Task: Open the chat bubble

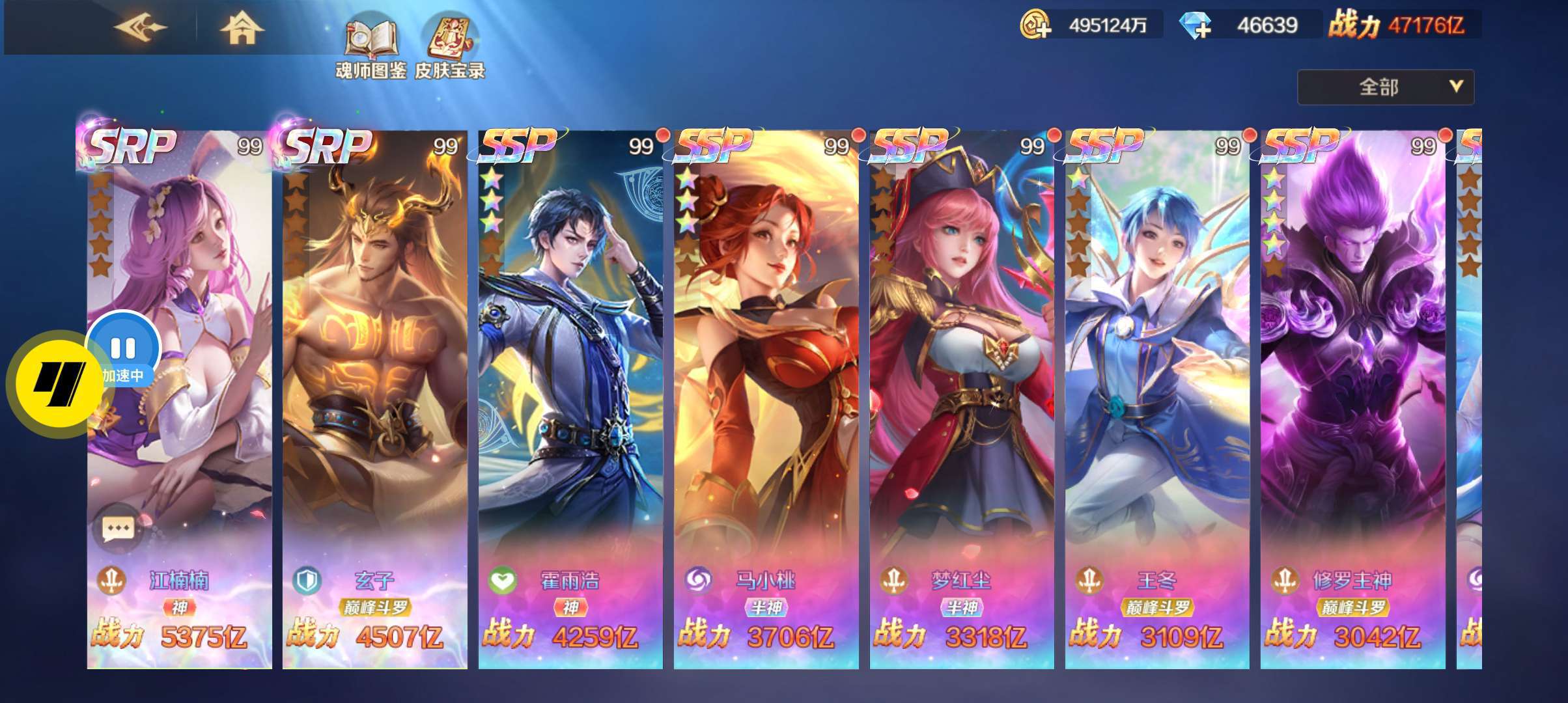Action: [x=118, y=529]
